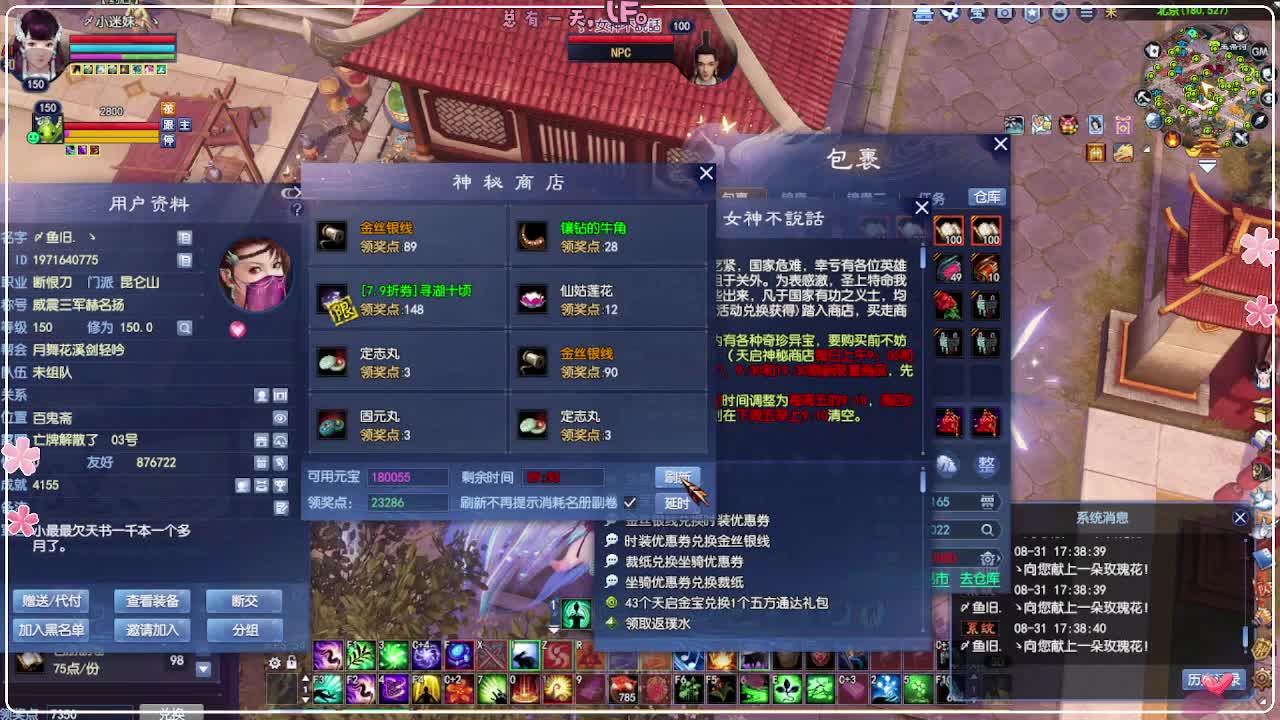Click the magnifier search icon in the bag

(989, 528)
